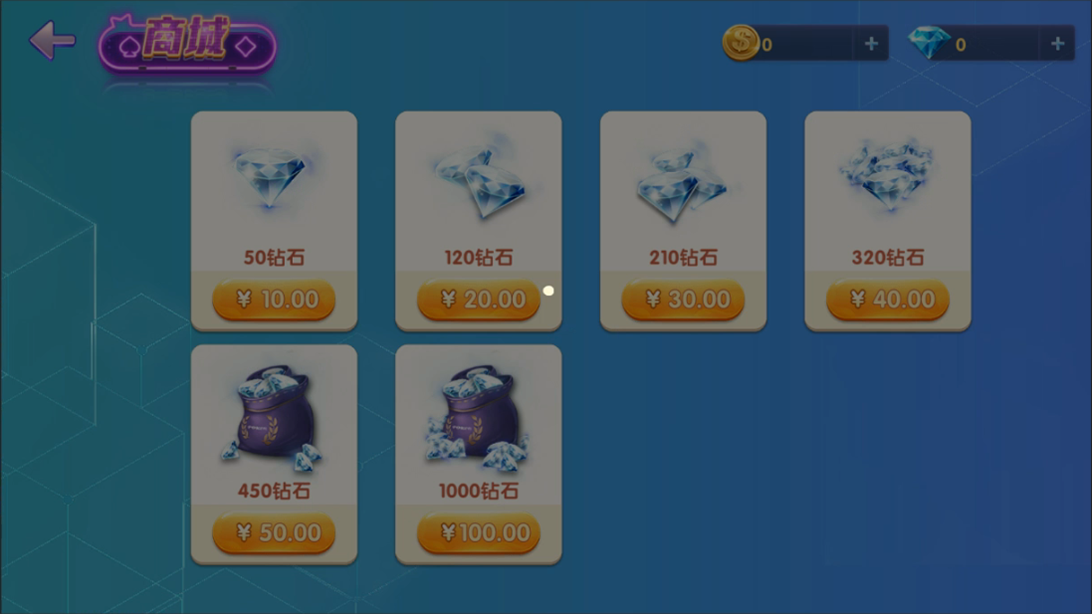This screenshot has width=1092, height=614.
Task: Buy 120 diamonds for ¥20.00
Action: pos(478,300)
